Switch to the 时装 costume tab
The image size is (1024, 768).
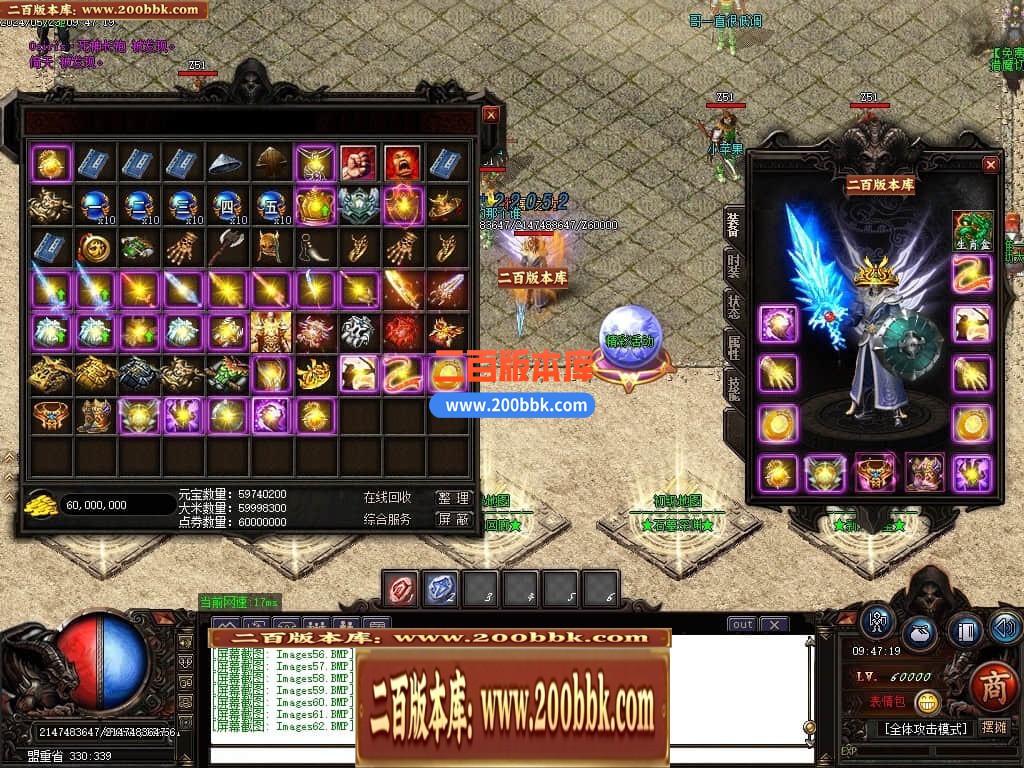[x=733, y=266]
